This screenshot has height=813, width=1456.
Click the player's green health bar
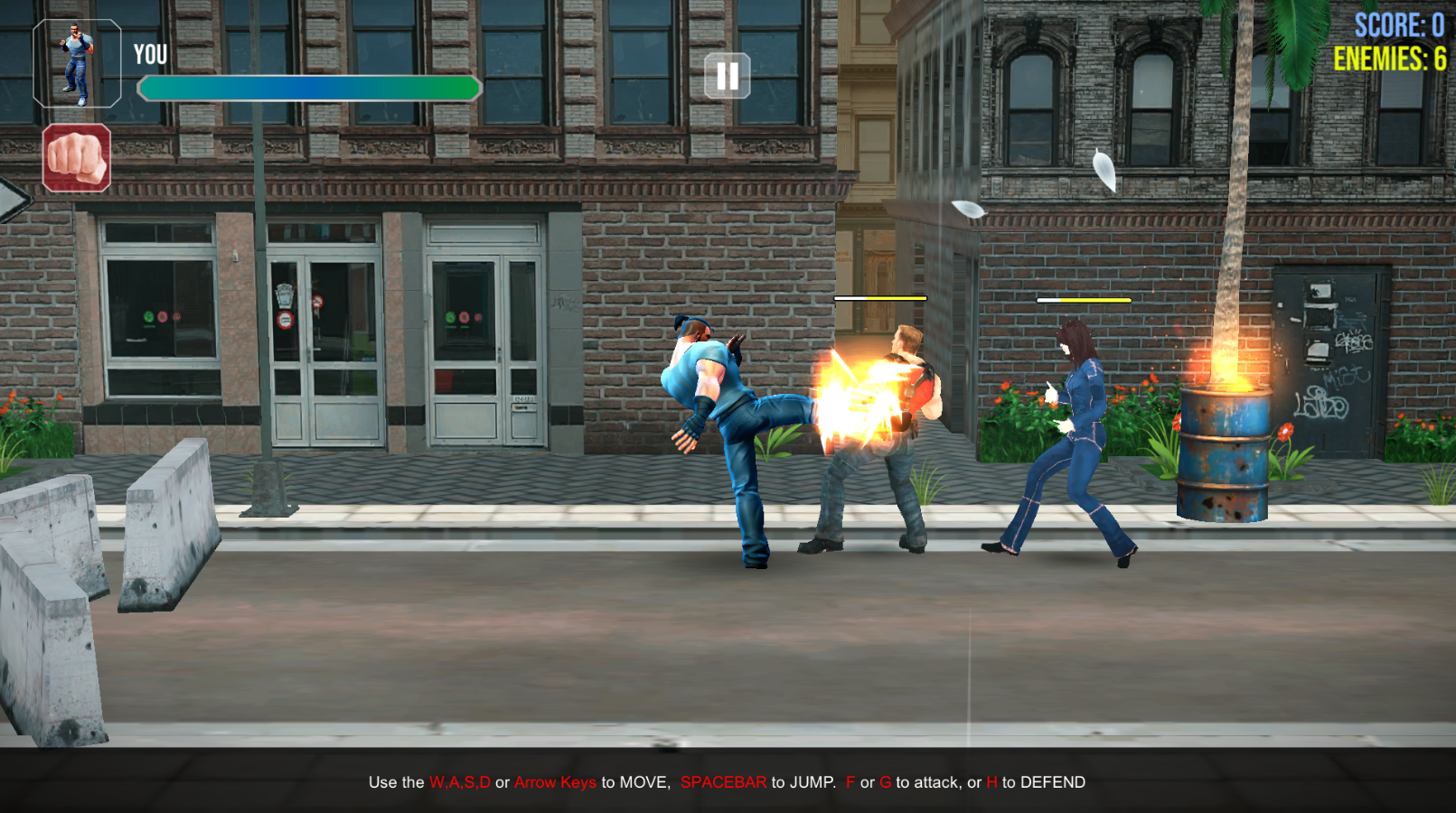[307, 89]
